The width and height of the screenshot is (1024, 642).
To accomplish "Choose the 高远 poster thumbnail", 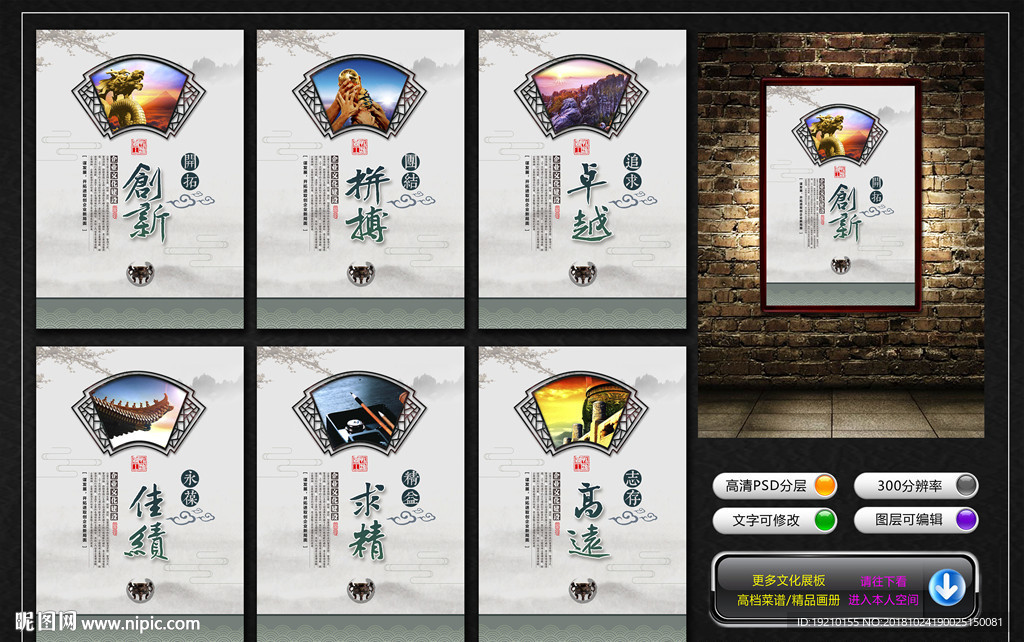I will [x=582, y=490].
